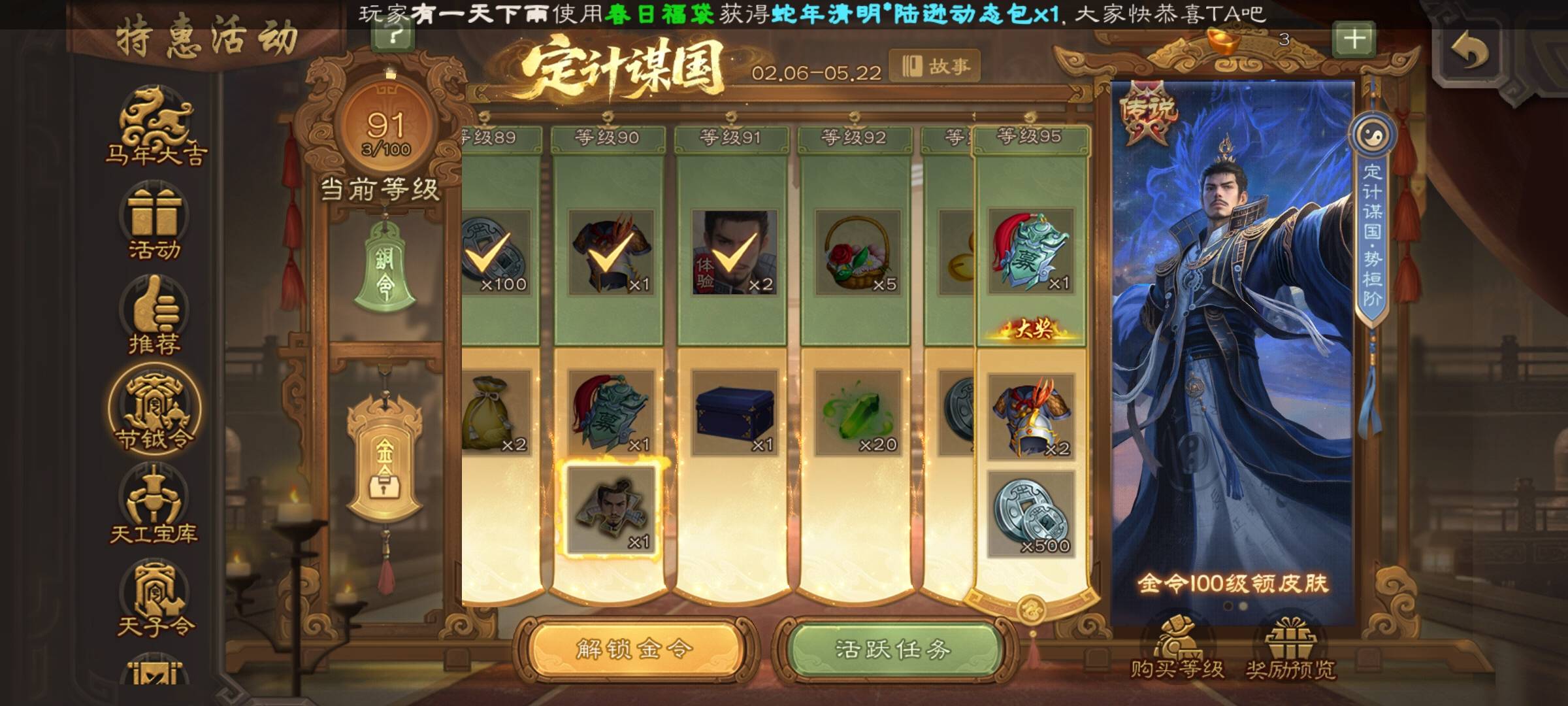
Task: Select the green crystal x20 reward
Action: click(x=858, y=413)
